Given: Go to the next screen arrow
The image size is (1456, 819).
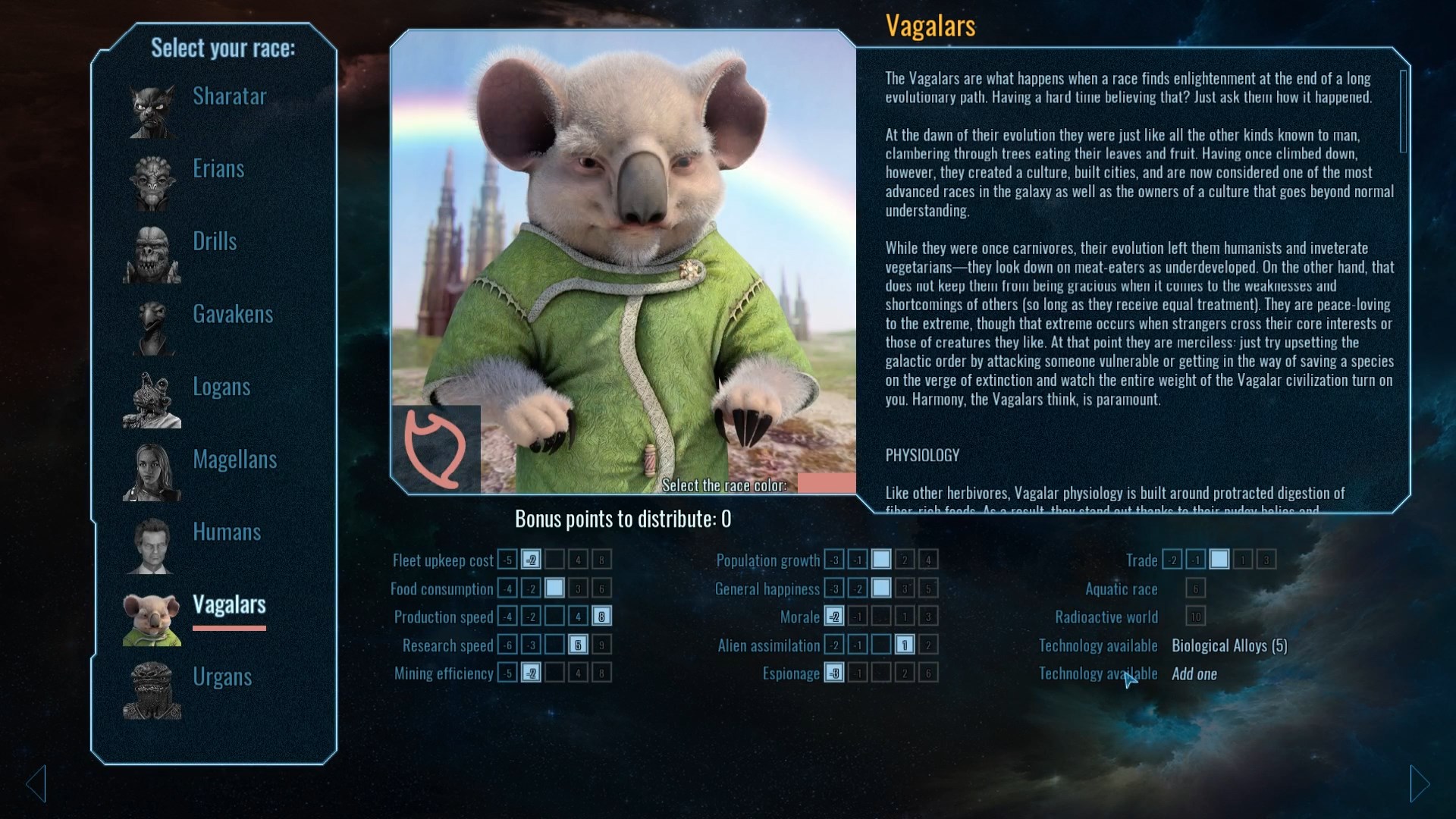Looking at the screenshot, I should coord(1420,783).
